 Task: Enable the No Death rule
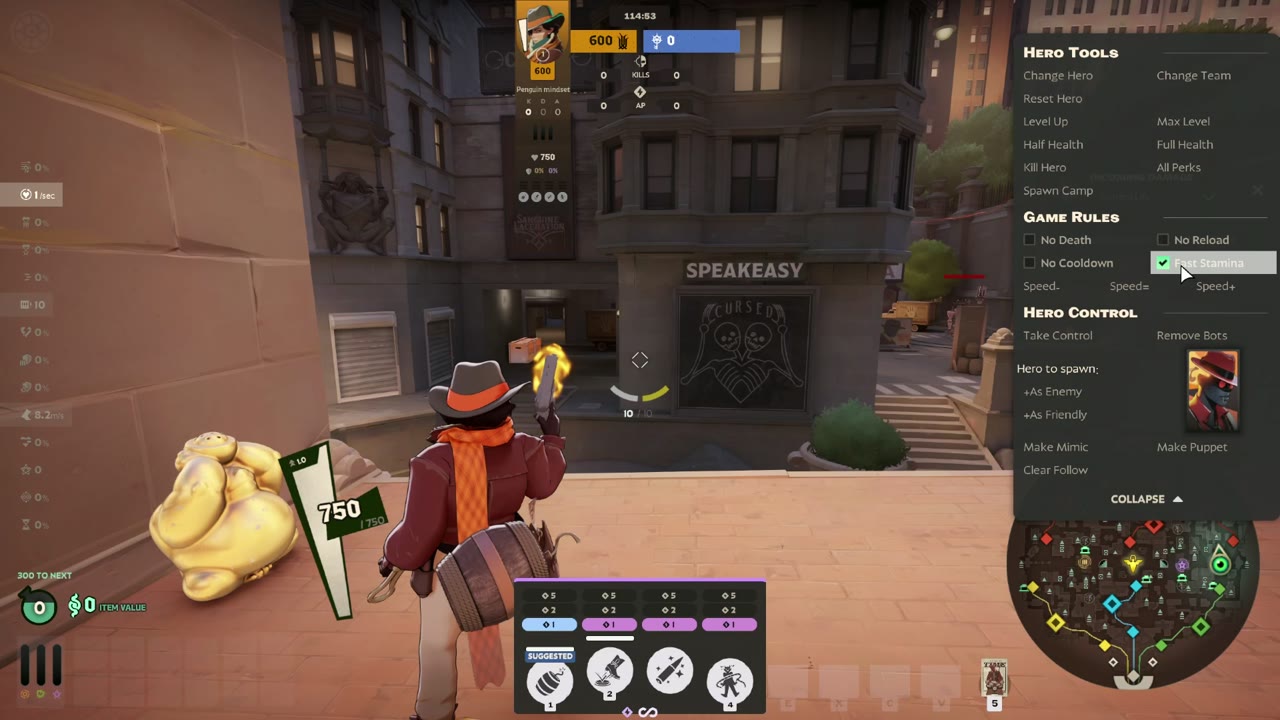1030,239
